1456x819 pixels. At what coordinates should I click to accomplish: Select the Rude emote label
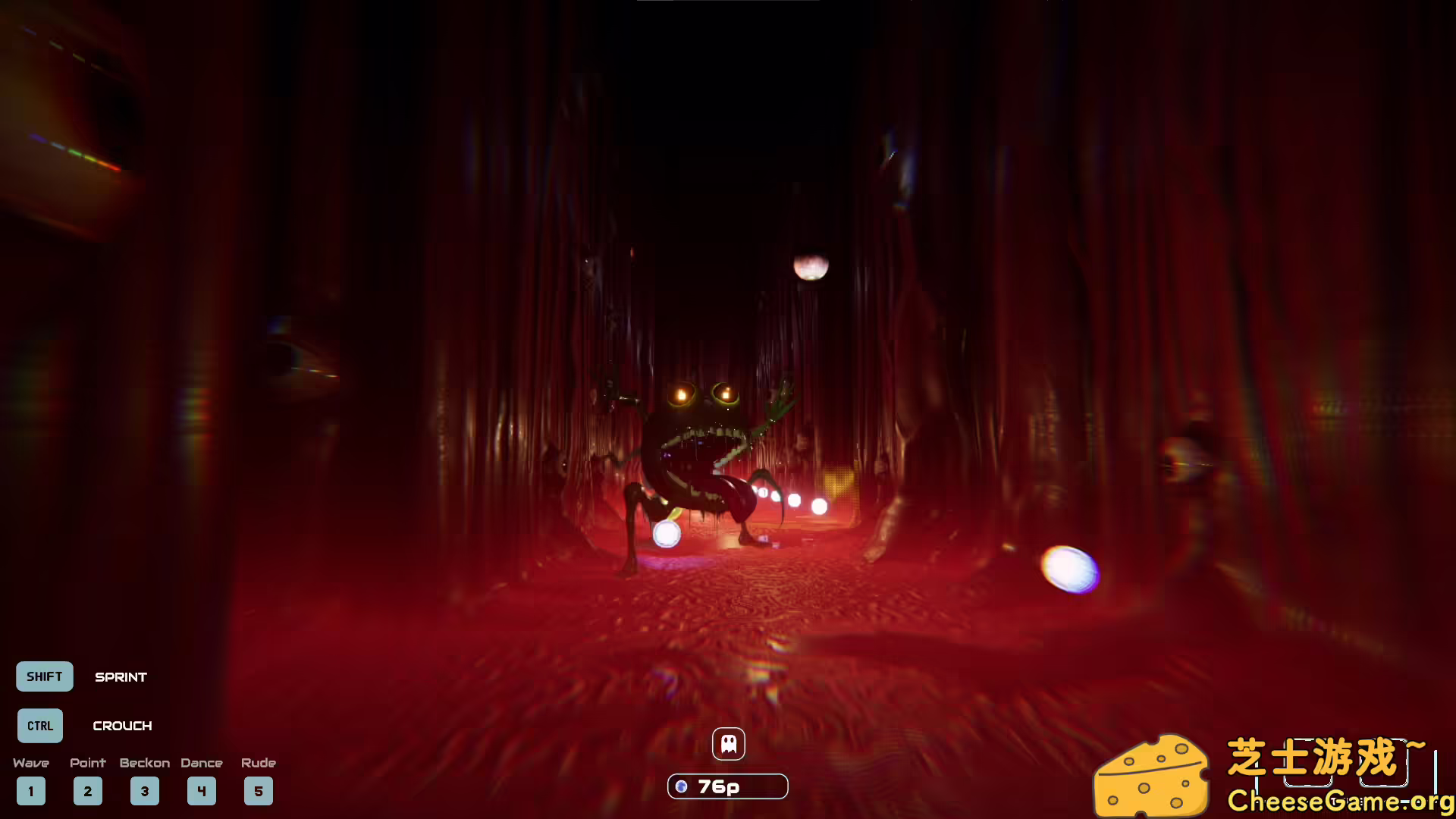[258, 763]
